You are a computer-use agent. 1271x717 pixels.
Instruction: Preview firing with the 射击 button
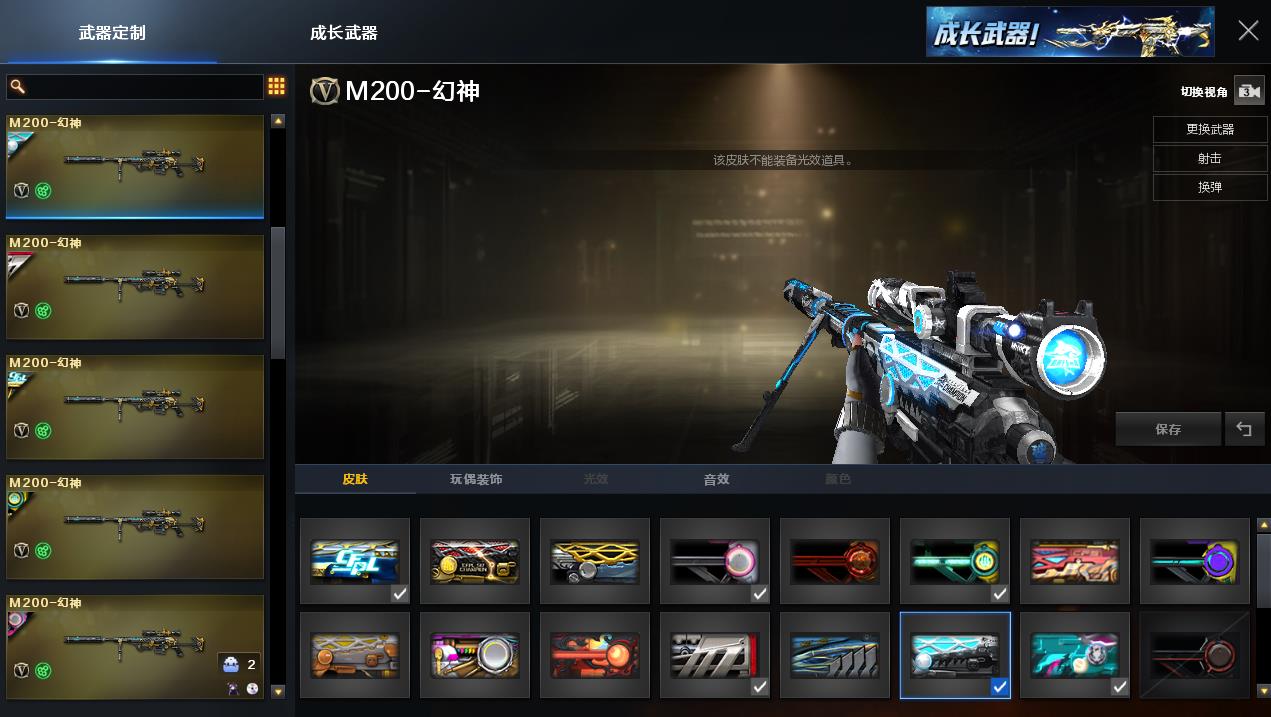[1209, 158]
